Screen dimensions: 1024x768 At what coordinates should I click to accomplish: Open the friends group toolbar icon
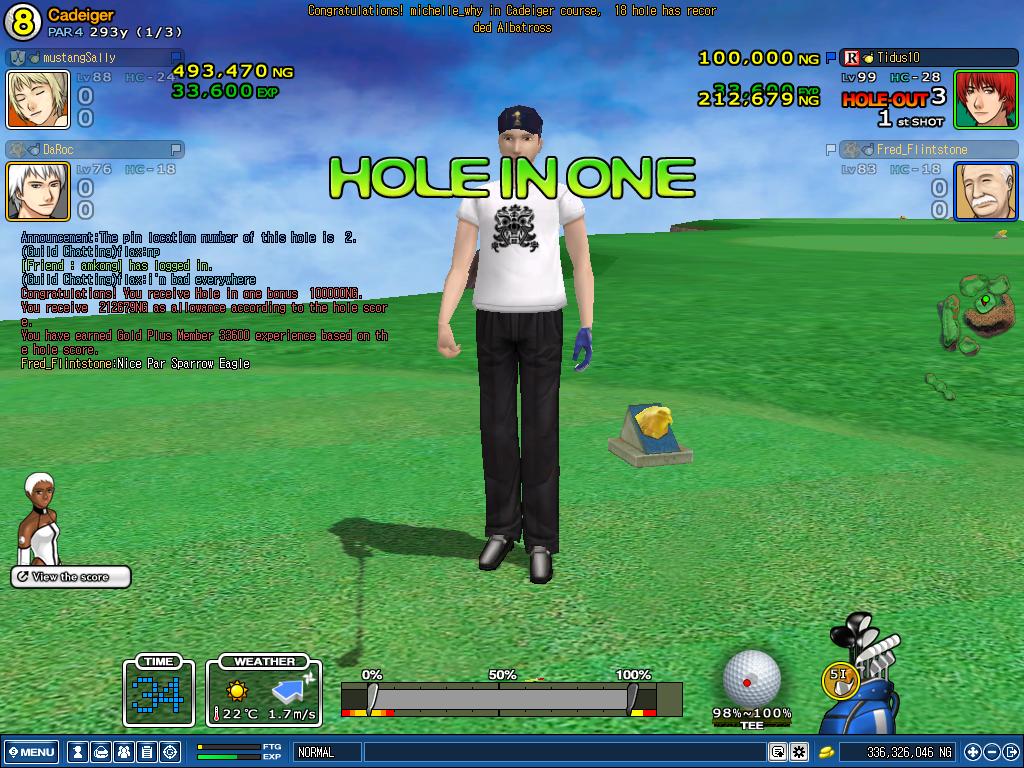124,752
